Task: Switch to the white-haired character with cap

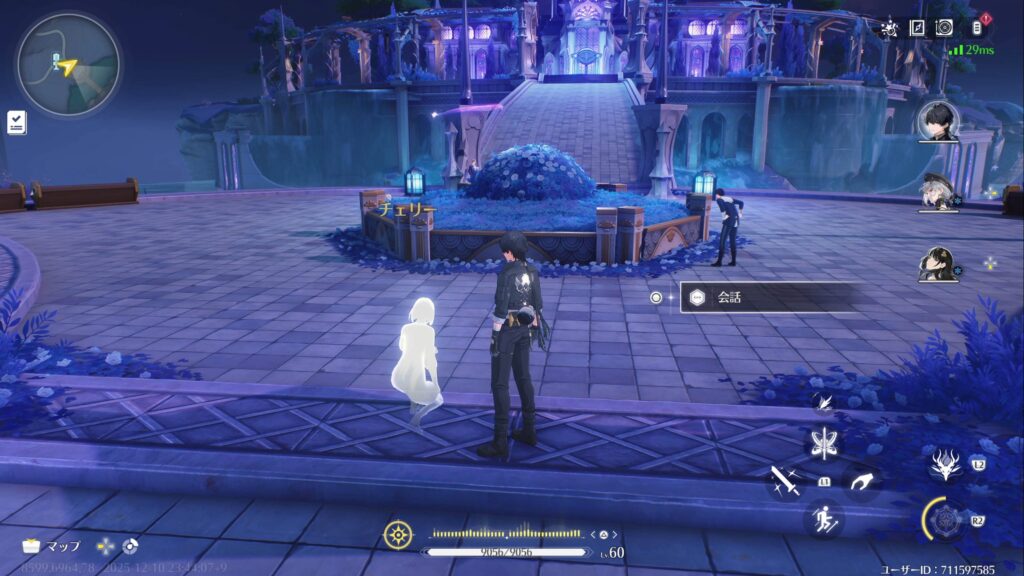Action: 938,194
